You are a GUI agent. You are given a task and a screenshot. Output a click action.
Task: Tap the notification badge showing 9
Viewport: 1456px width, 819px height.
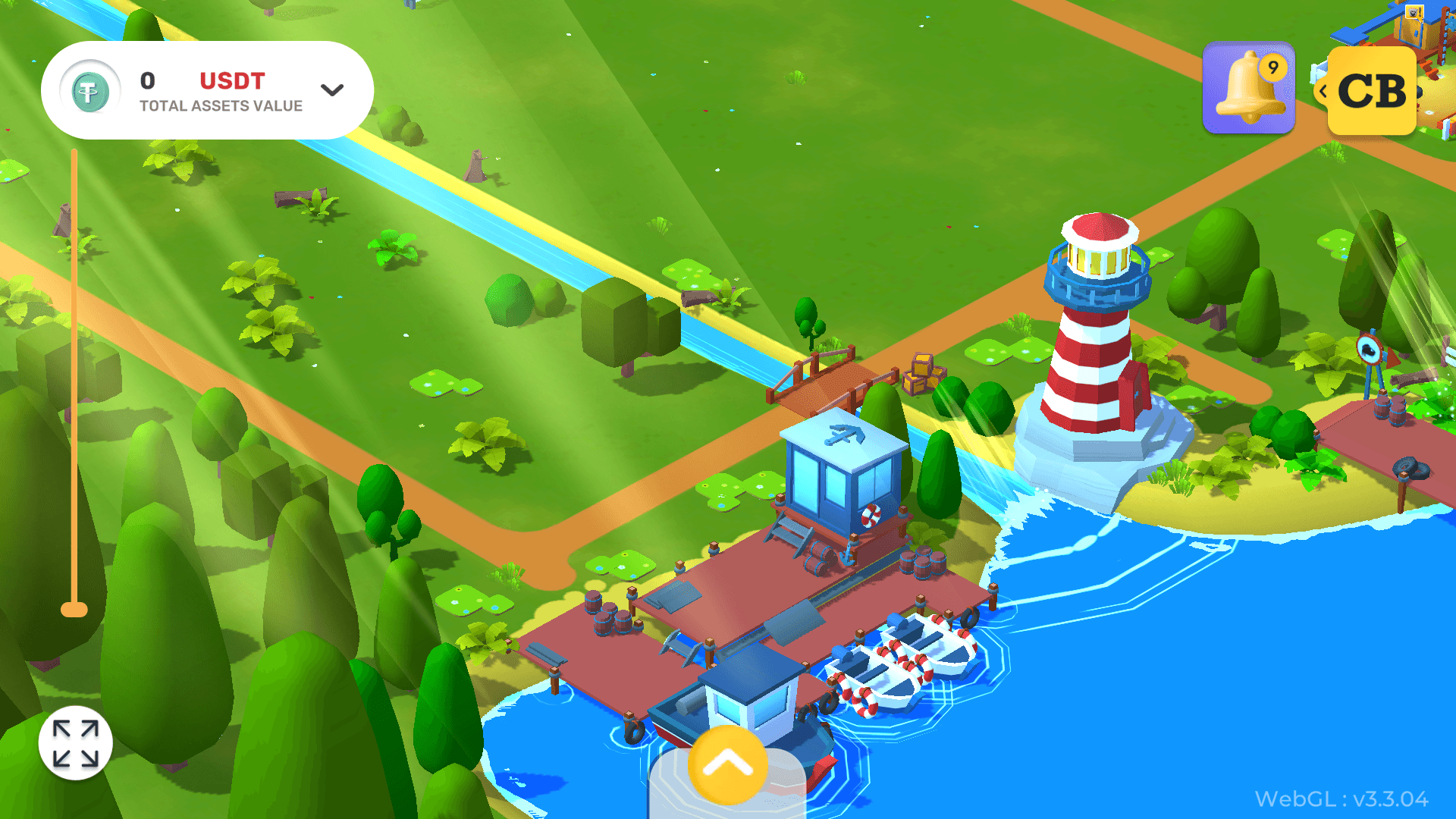(1273, 68)
